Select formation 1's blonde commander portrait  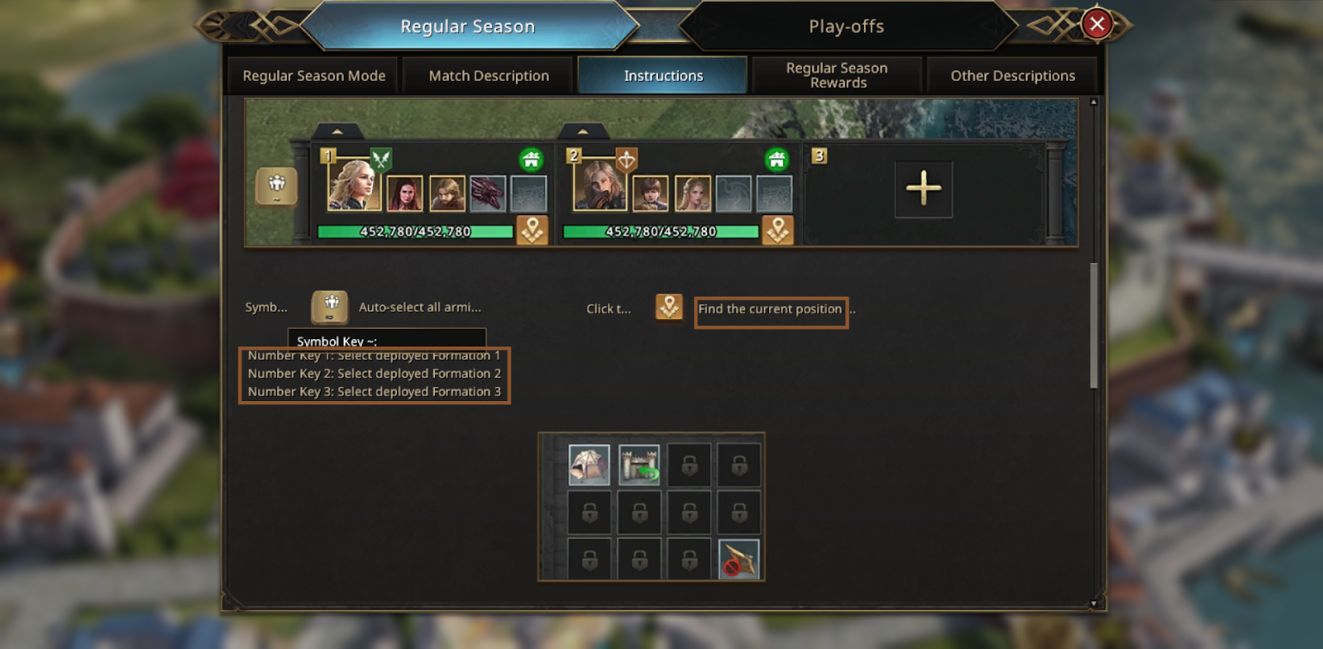click(354, 185)
